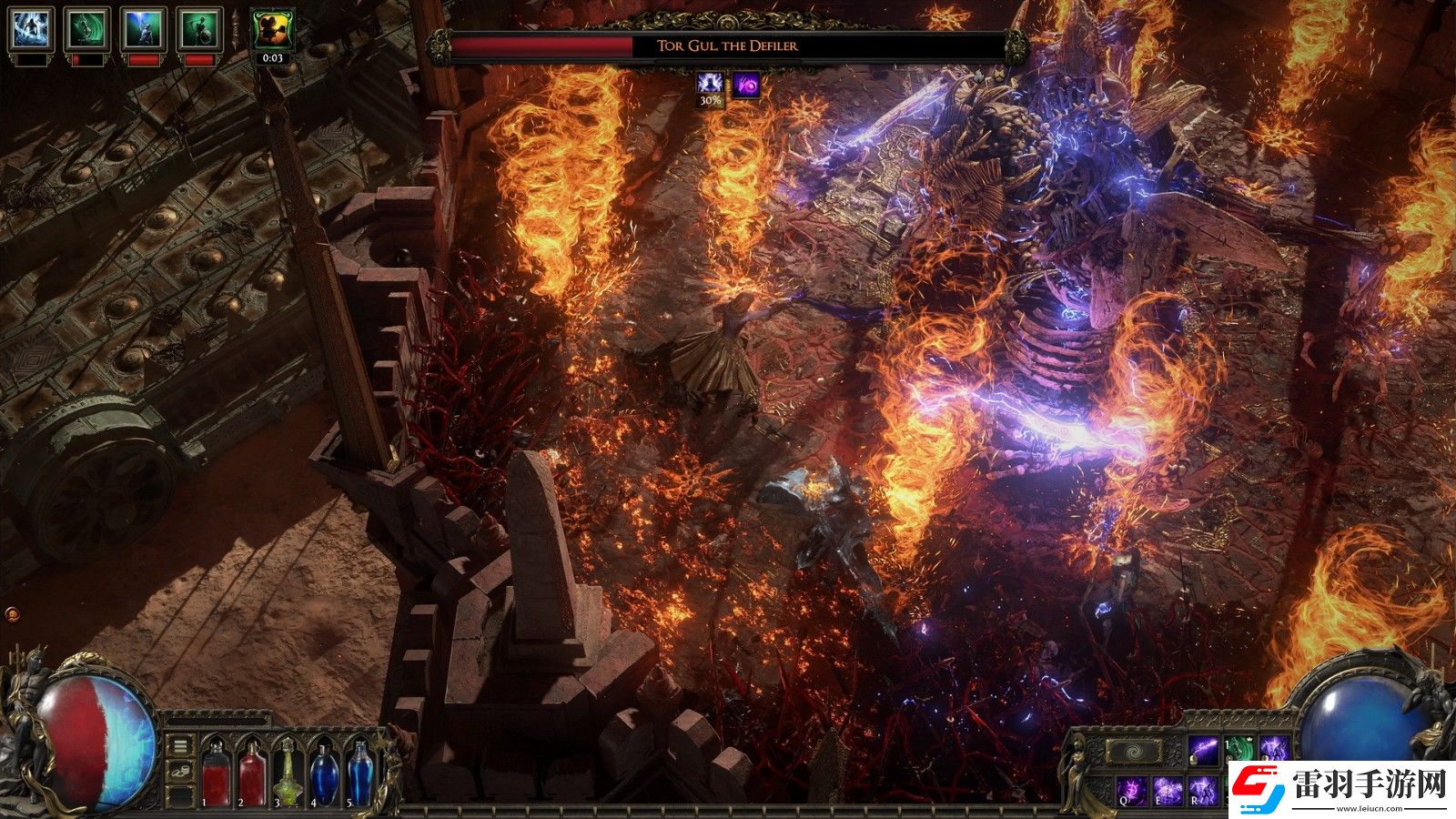This screenshot has height=819, width=1456.
Task: Select the minion portrait with blue light beam
Action: 143,29
